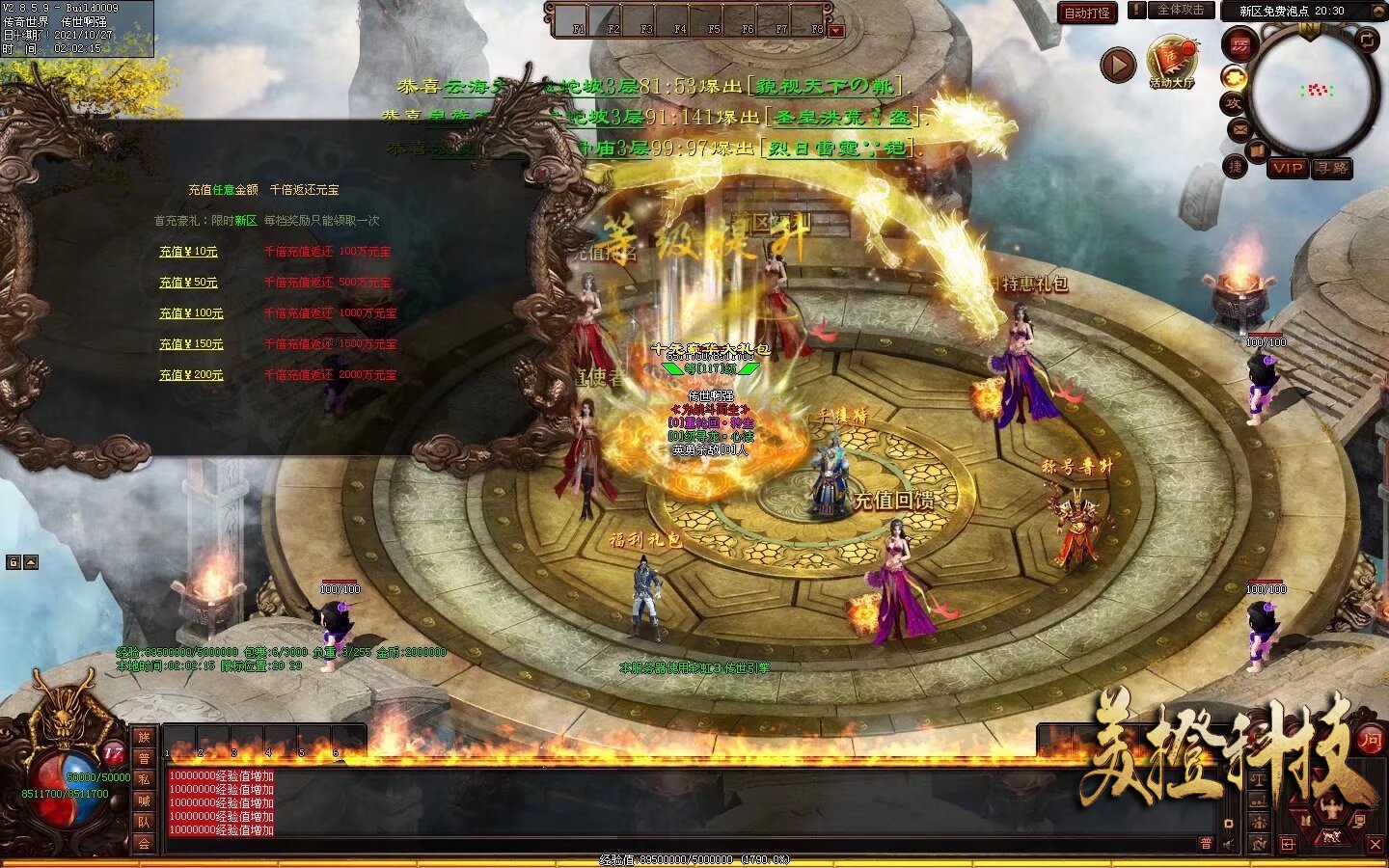
Task: Choose the 充值¥200元 recharge link
Action: 191,375
